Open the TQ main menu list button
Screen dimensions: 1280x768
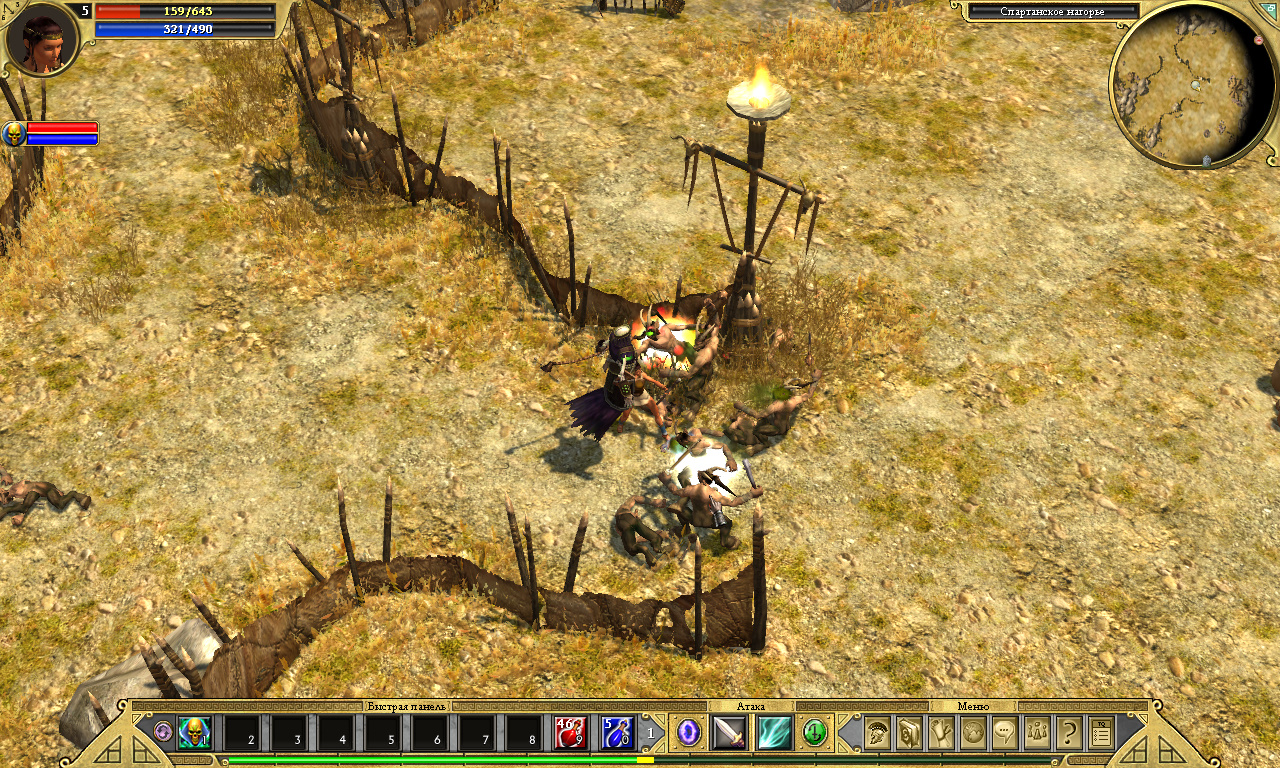1101,734
